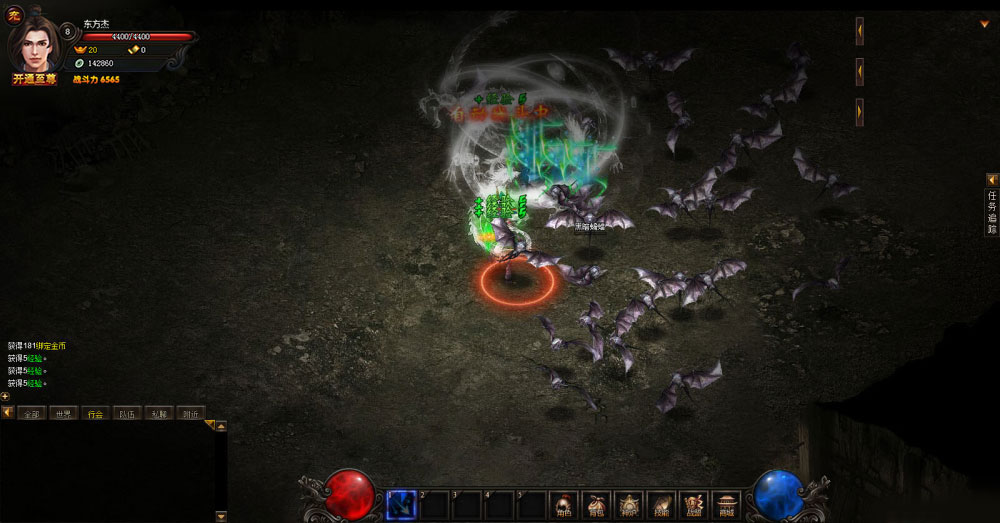Click the 开通至尊 VIP button
Screen dimensions: 1000x523
34,79
